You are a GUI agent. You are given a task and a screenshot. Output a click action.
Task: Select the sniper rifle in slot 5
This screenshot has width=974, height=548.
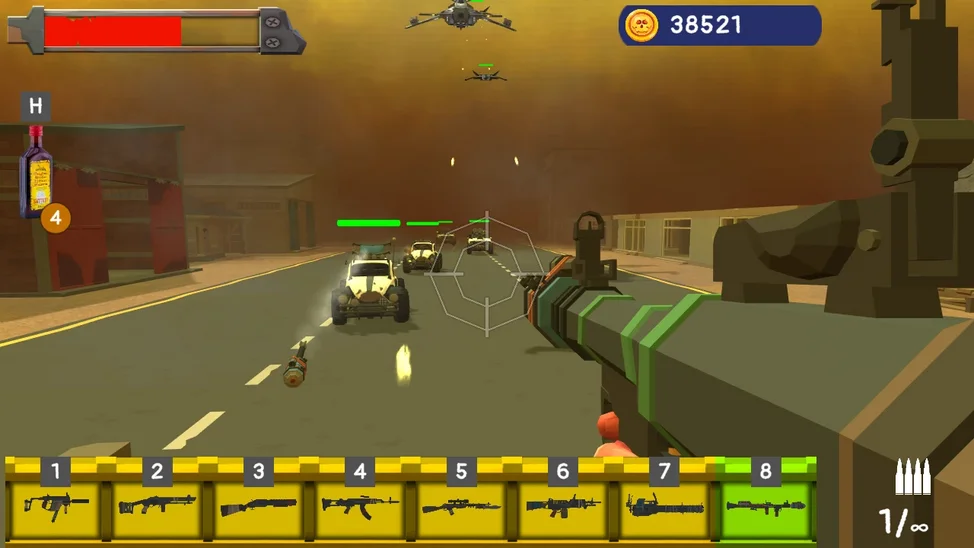(461, 502)
